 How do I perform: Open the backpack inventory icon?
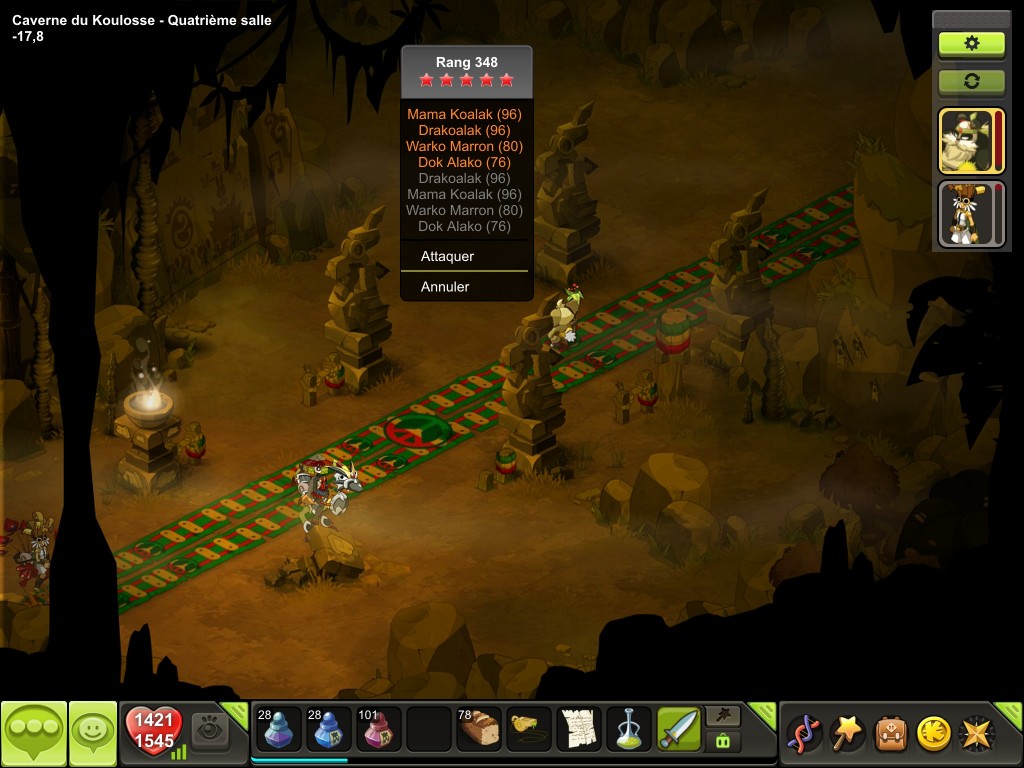coord(890,733)
